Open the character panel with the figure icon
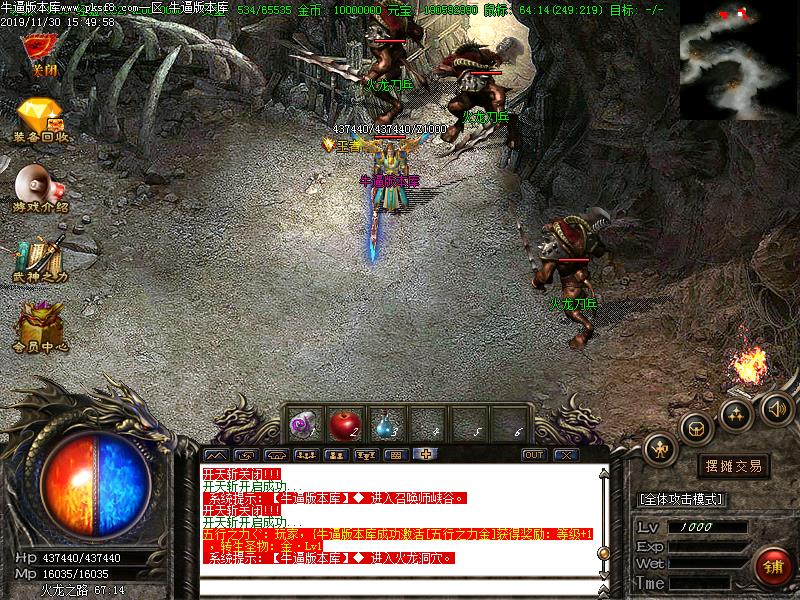800x600 pixels. 661,450
